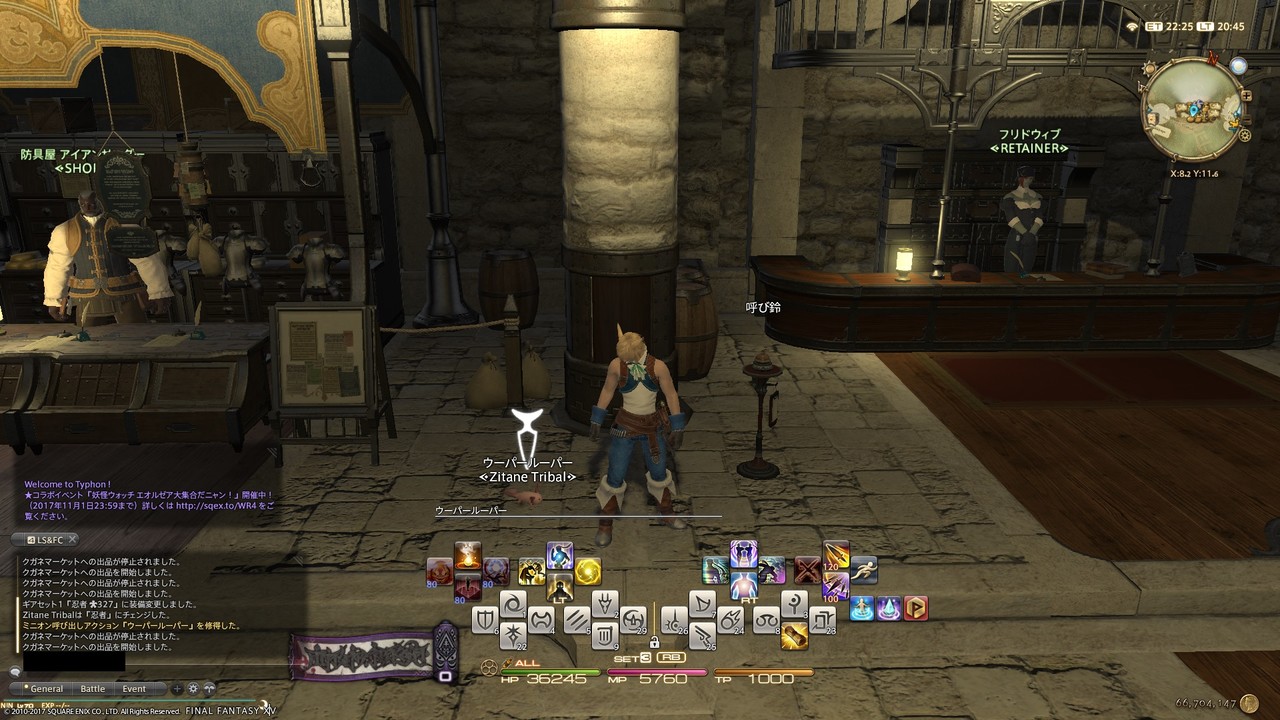
Task: Toggle the hotbar padlock lock
Action: (654, 642)
